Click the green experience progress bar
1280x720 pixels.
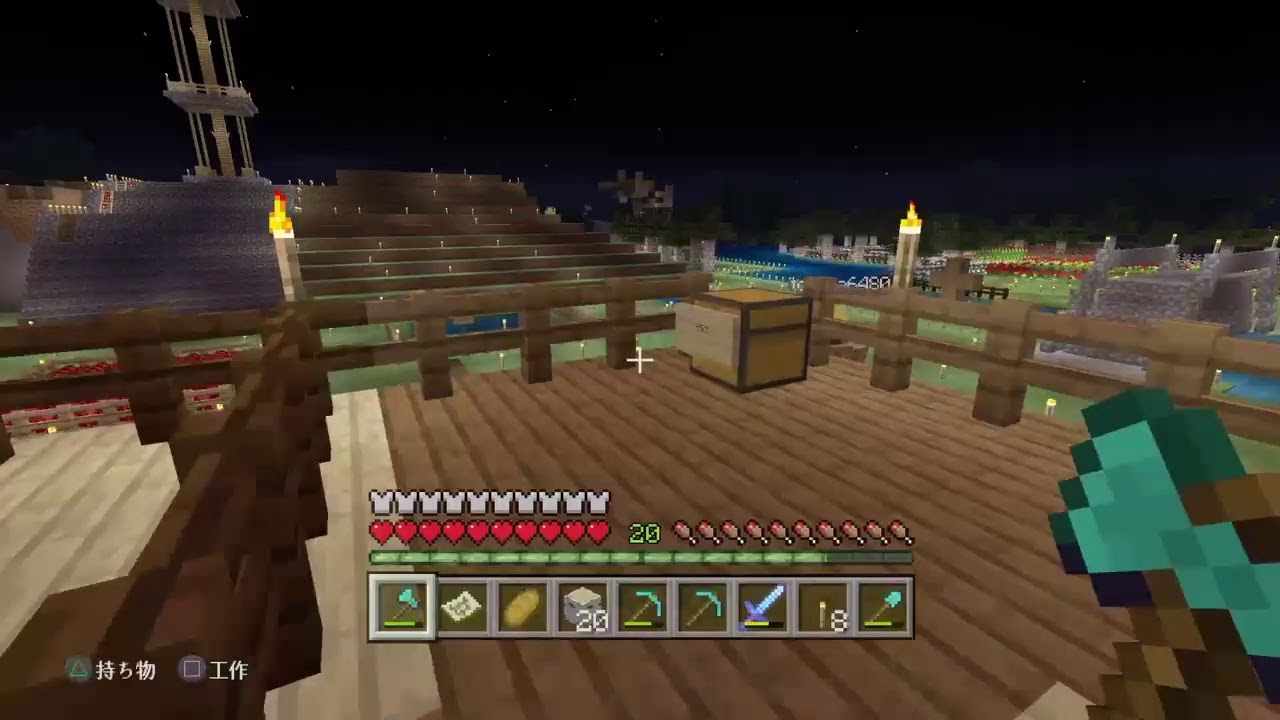pos(641,557)
